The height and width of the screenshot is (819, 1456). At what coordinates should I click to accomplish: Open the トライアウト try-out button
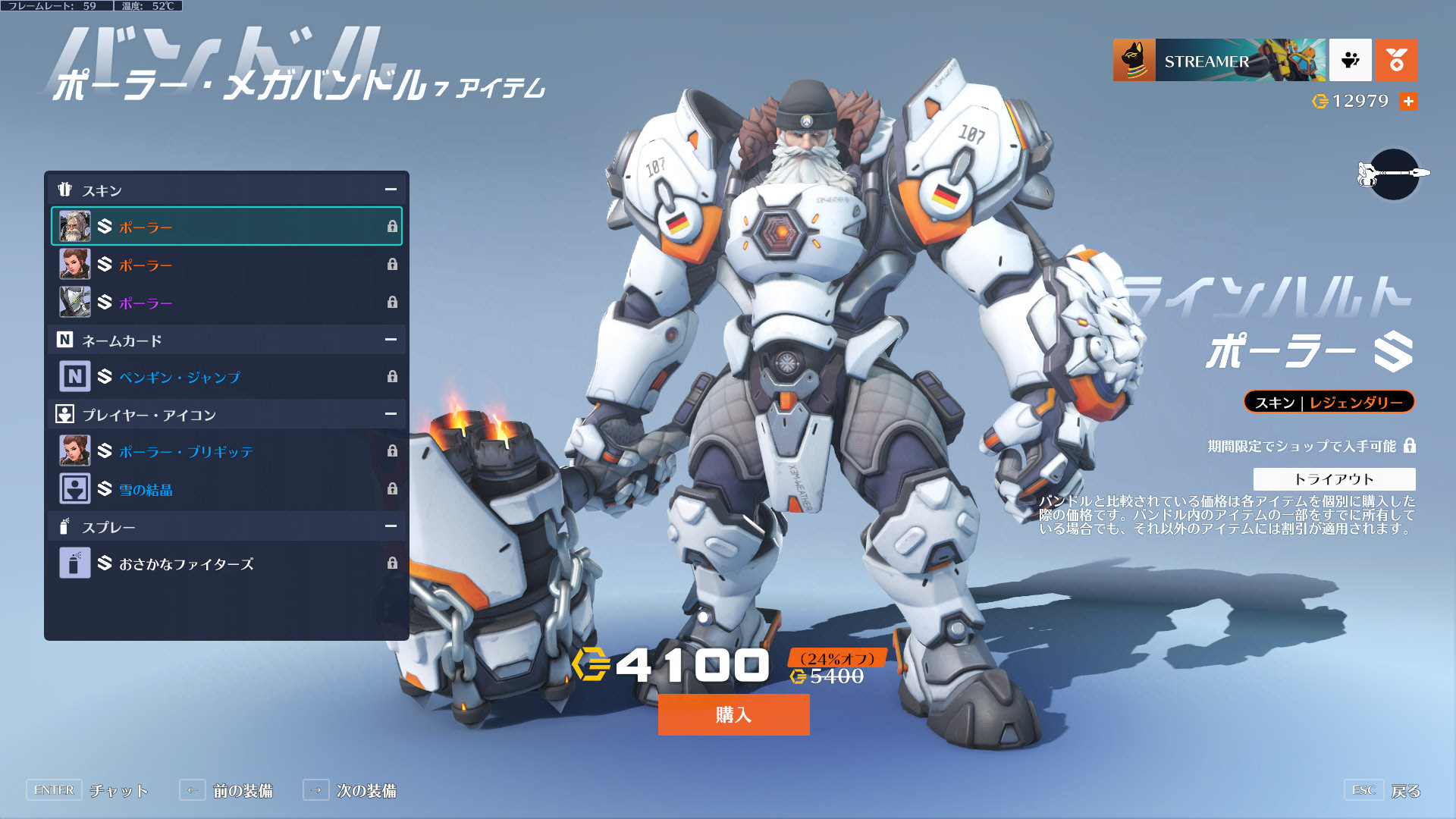pos(1334,479)
